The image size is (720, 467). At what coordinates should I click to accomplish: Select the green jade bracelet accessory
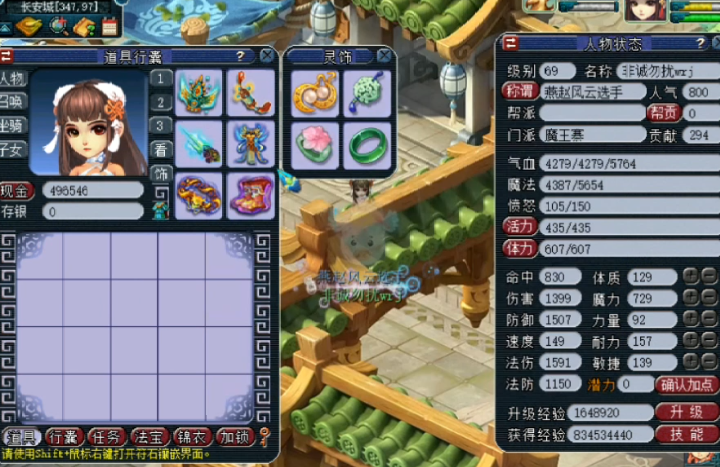tap(366, 146)
